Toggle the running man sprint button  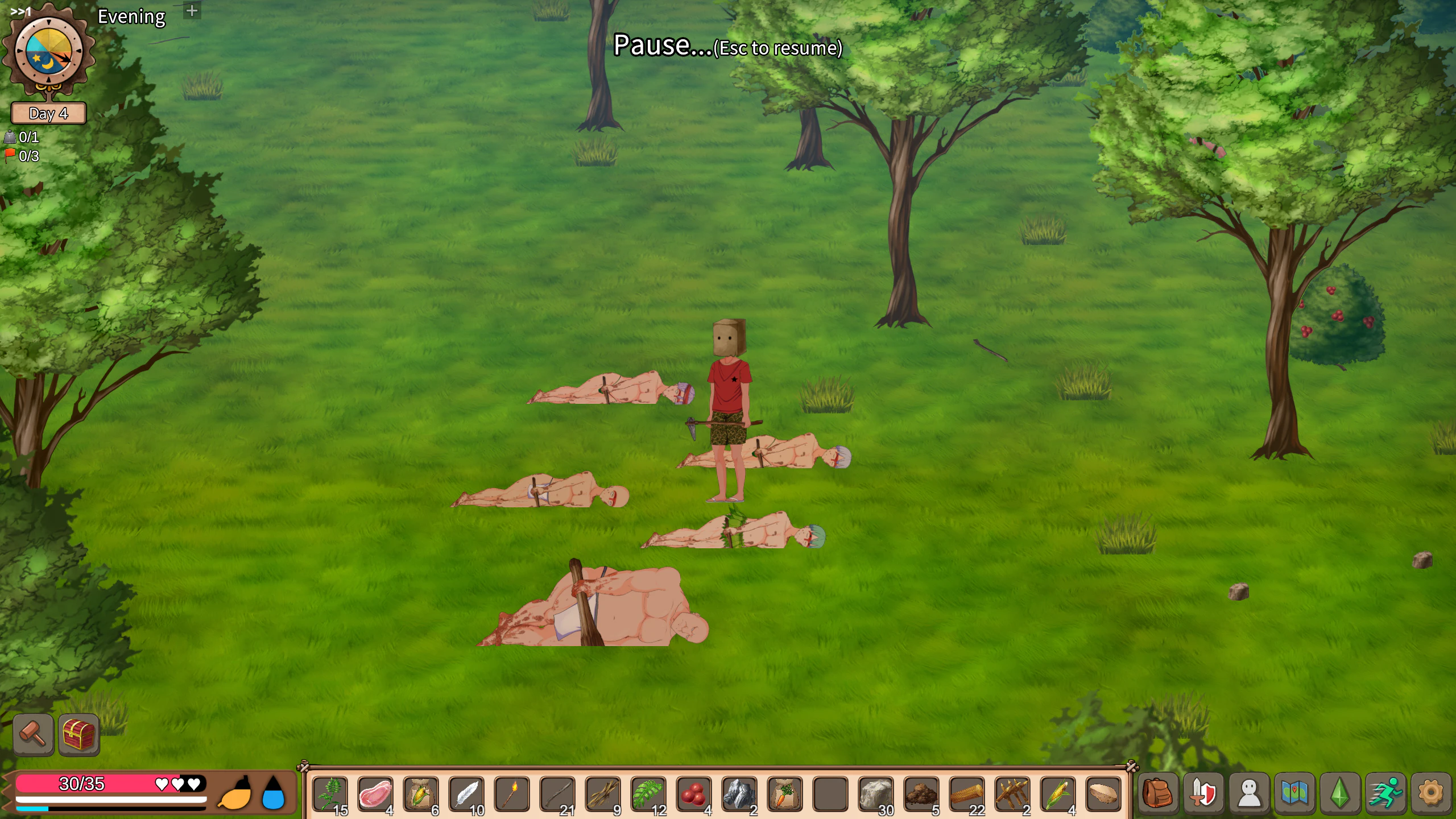1385,793
